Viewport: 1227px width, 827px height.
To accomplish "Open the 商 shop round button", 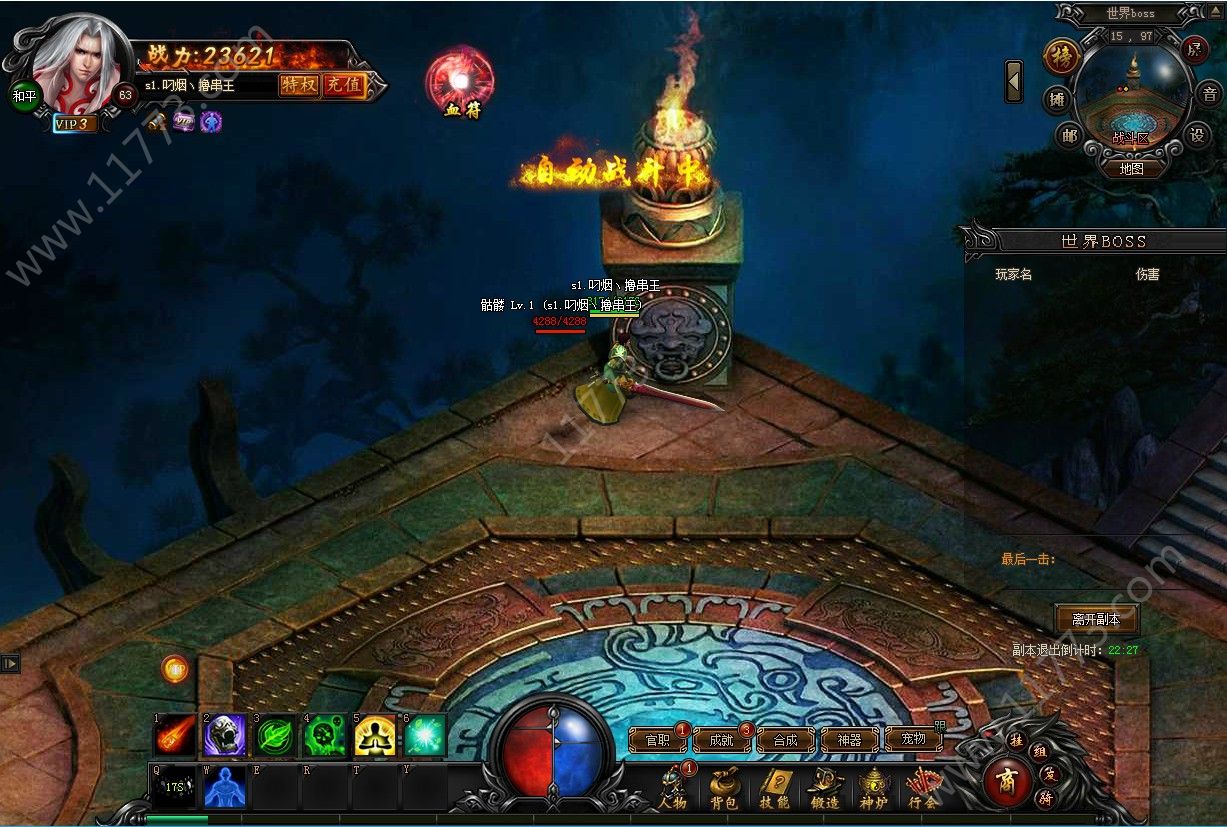I will coord(1007,782).
